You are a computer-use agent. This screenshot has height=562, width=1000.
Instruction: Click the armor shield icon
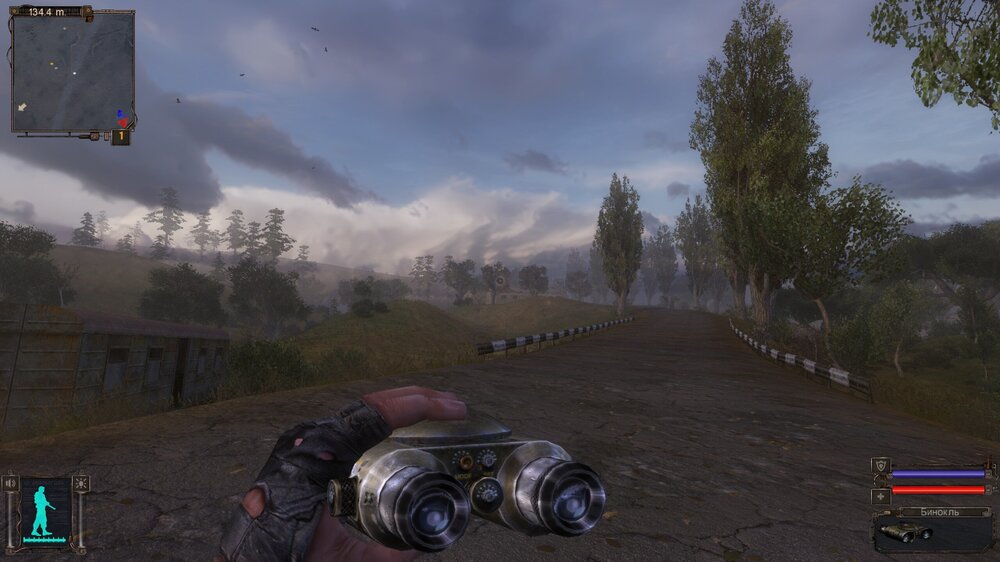880,466
